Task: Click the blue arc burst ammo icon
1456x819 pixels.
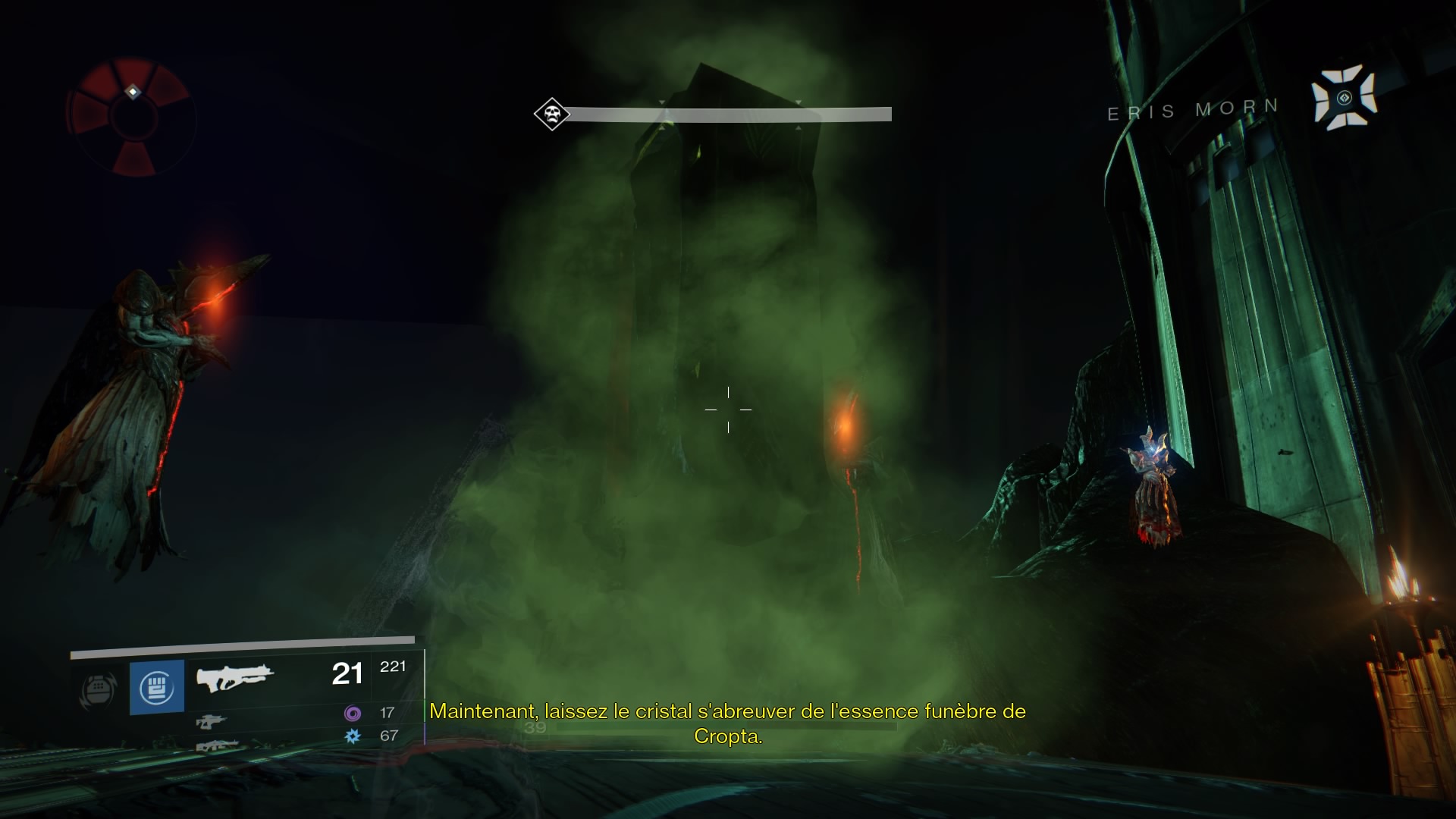Action: coord(353,736)
